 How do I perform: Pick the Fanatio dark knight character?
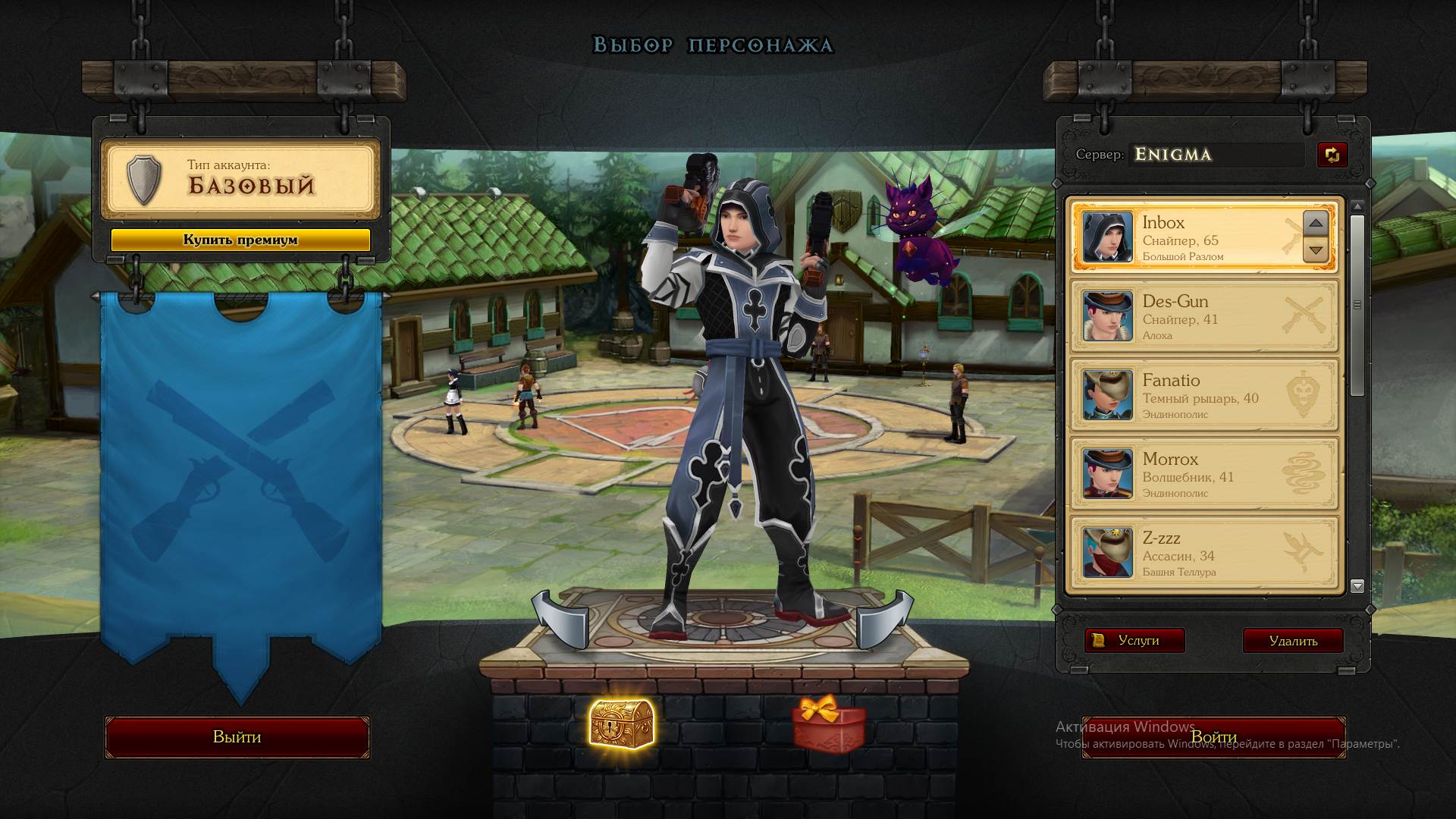coord(1203,396)
